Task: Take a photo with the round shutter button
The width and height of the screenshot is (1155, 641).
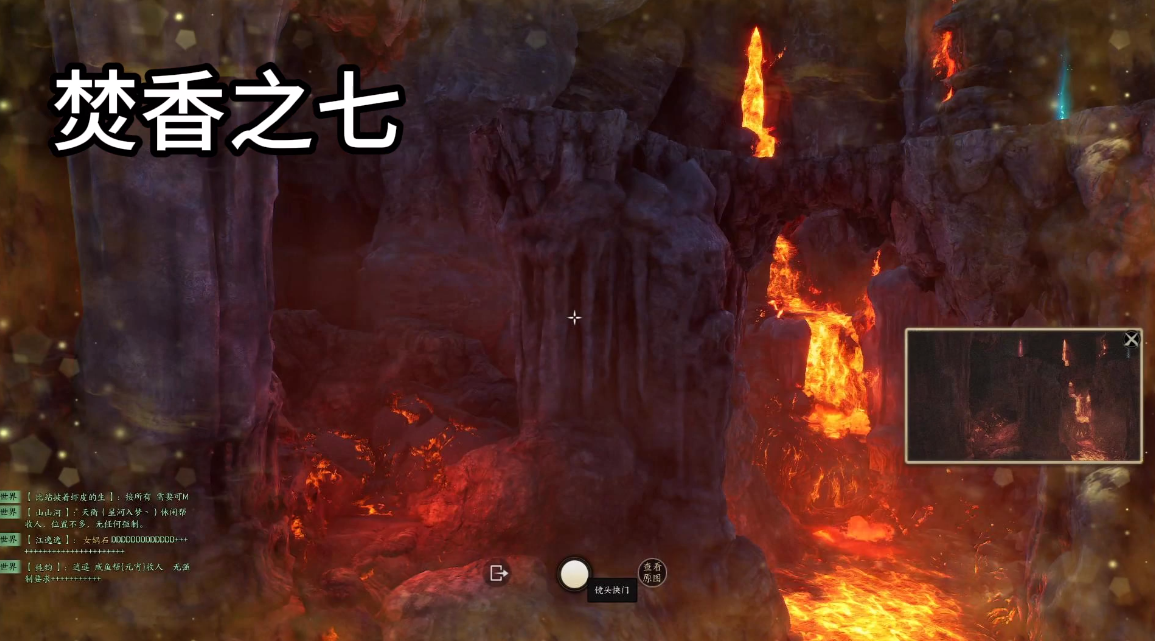Action: [x=574, y=573]
